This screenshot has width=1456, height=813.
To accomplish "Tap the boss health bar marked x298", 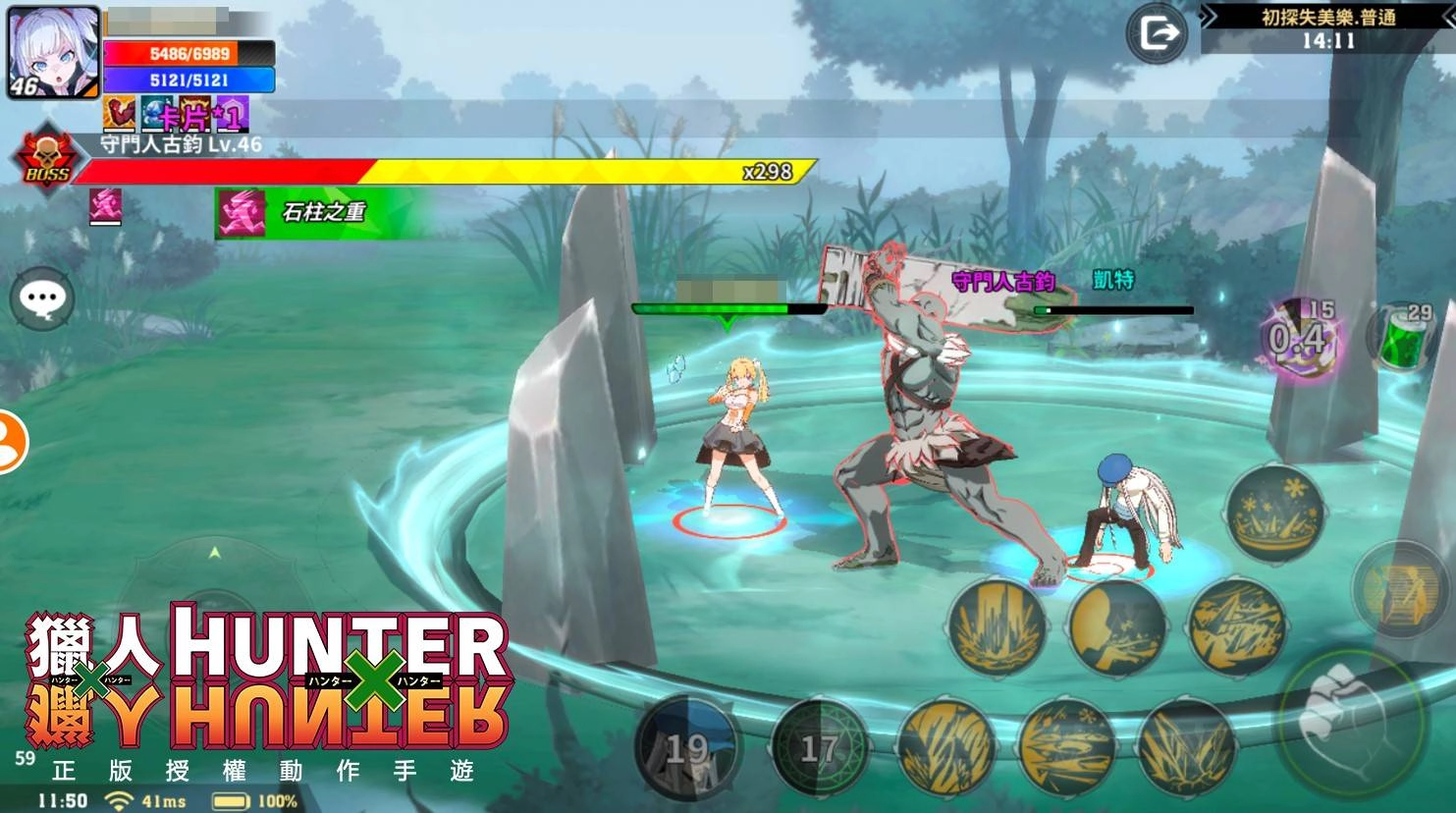I will click(442, 169).
